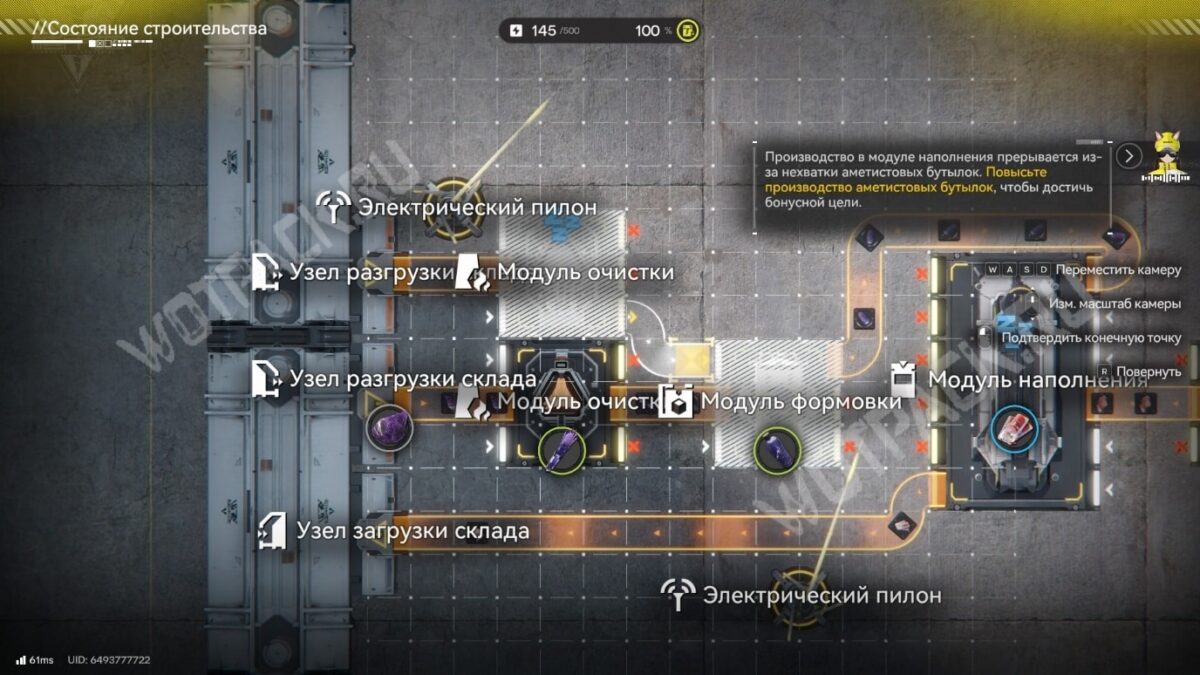Viewport: 1200px width, 675px height.
Task: Select the amethyst ore item circle on the conveyor
Action: [388, 430]
